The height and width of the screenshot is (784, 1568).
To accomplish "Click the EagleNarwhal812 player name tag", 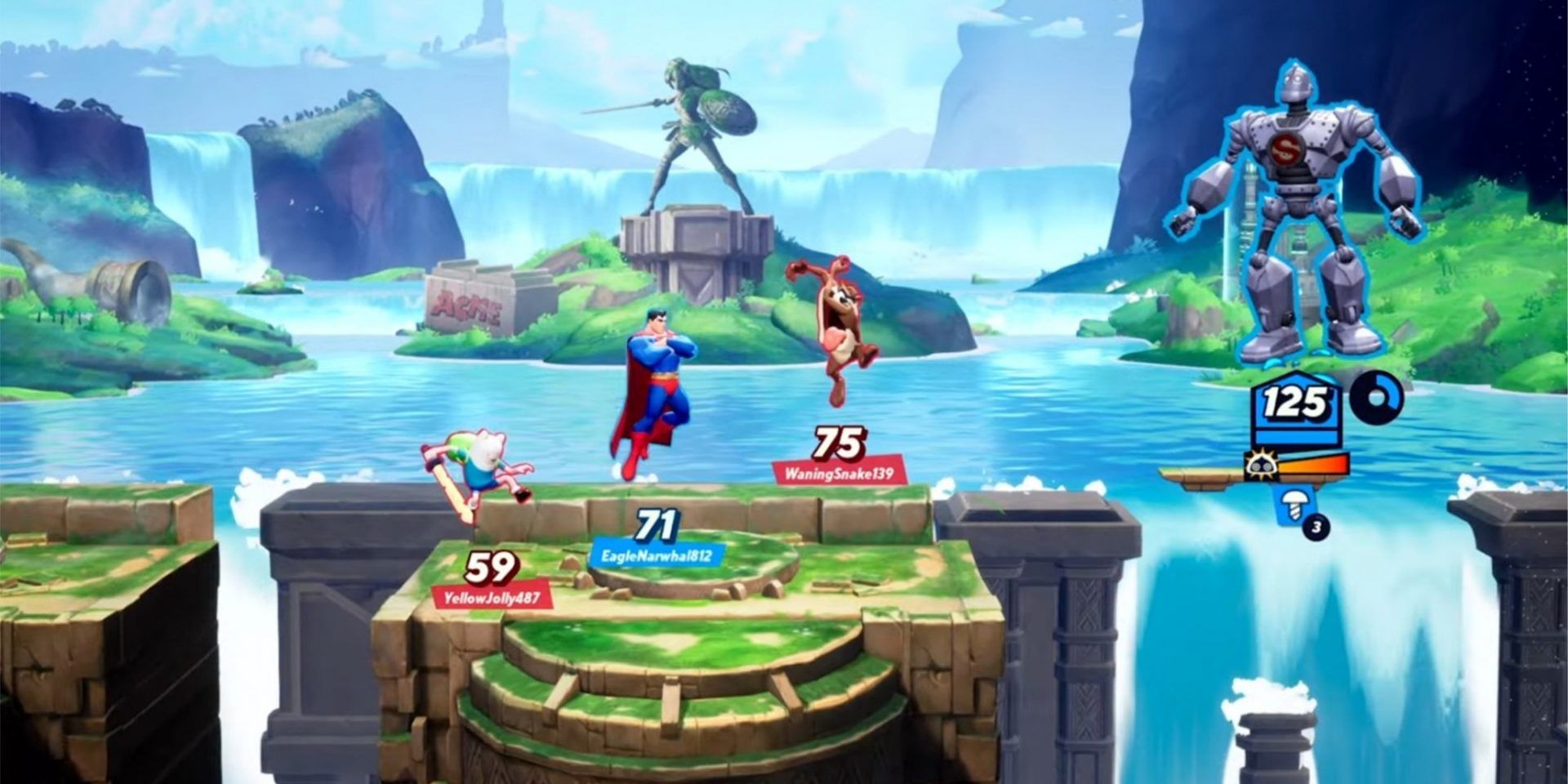I will 657,556.
